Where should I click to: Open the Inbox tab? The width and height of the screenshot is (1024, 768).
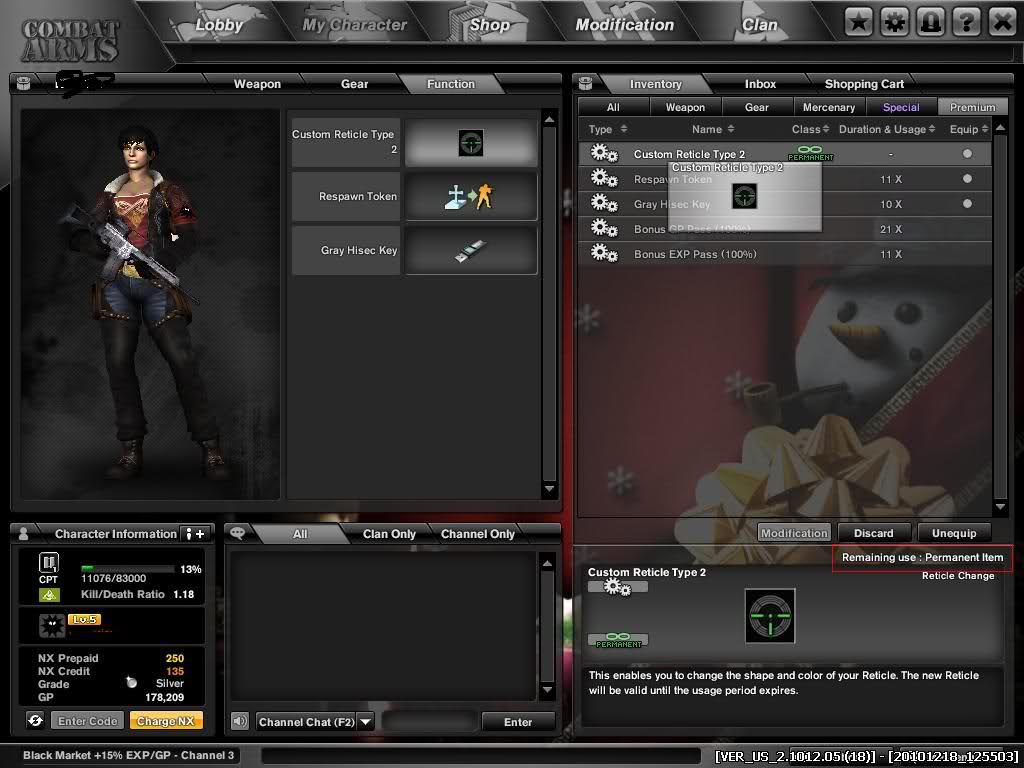point(760,84)
